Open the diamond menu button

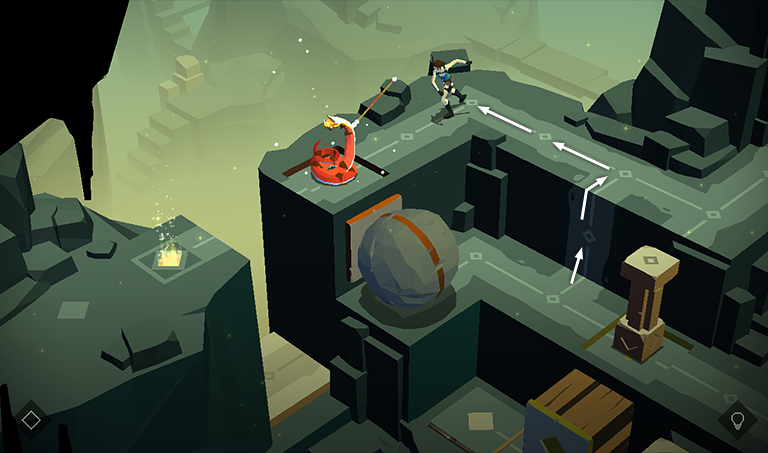(x=31, y=420)
